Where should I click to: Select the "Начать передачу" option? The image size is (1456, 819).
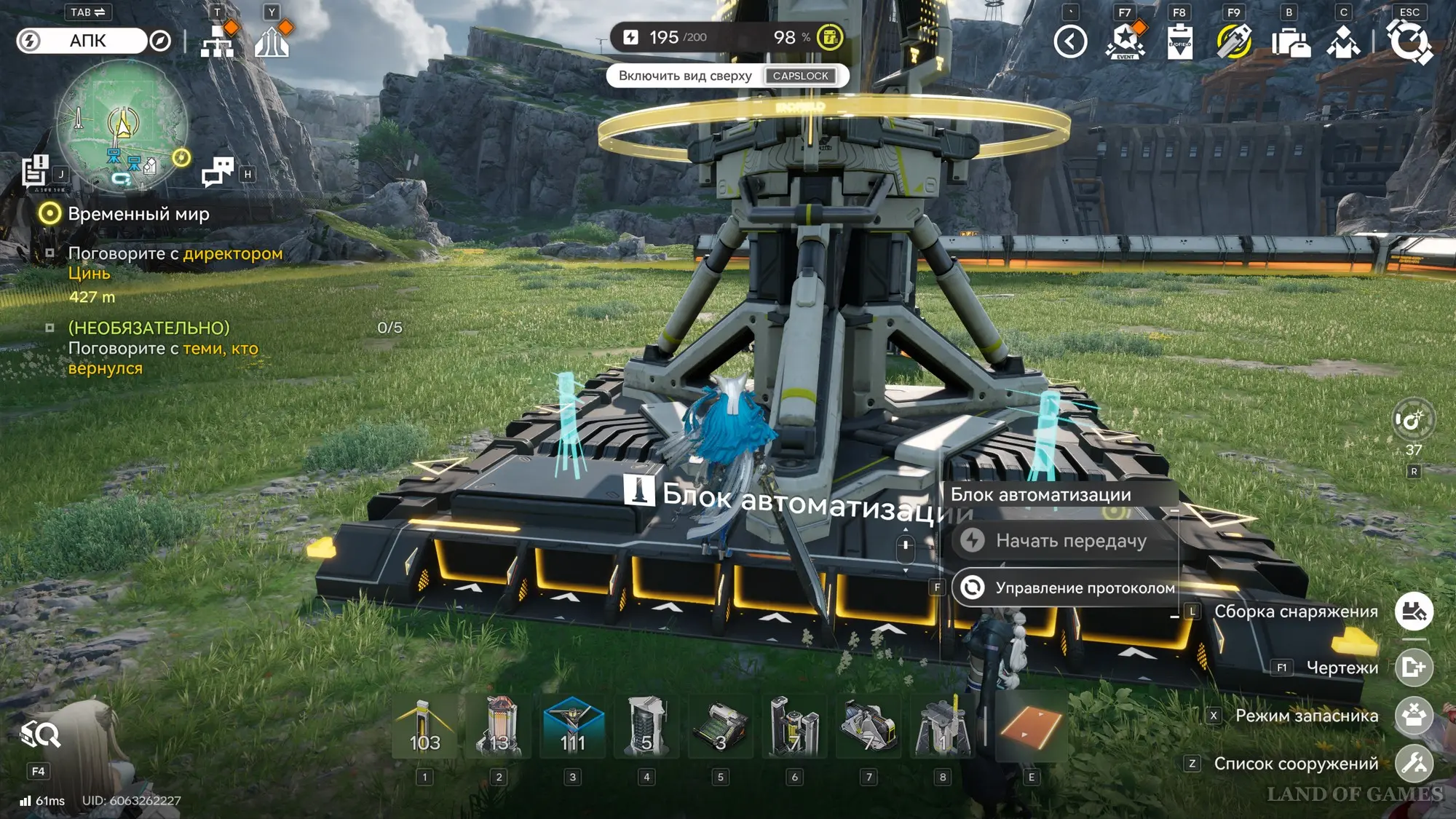pyautogui.click(x=1067, y=541)
